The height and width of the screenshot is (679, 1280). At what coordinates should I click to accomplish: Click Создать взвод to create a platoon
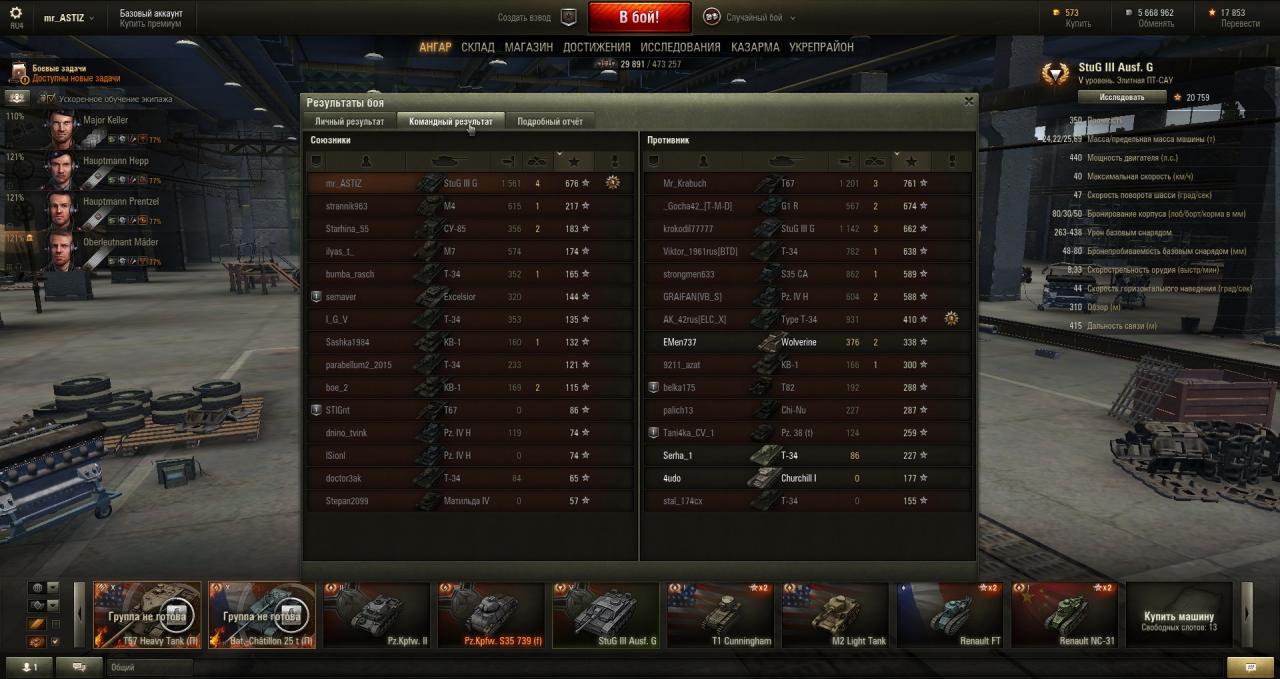[x=537, y=17]
